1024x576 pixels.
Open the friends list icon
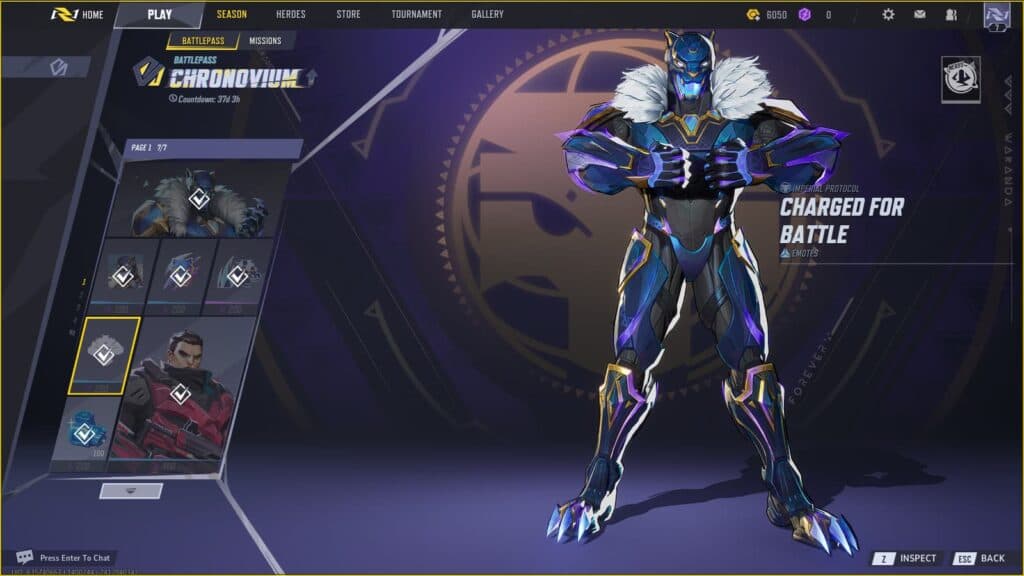[x=950, y=15]
